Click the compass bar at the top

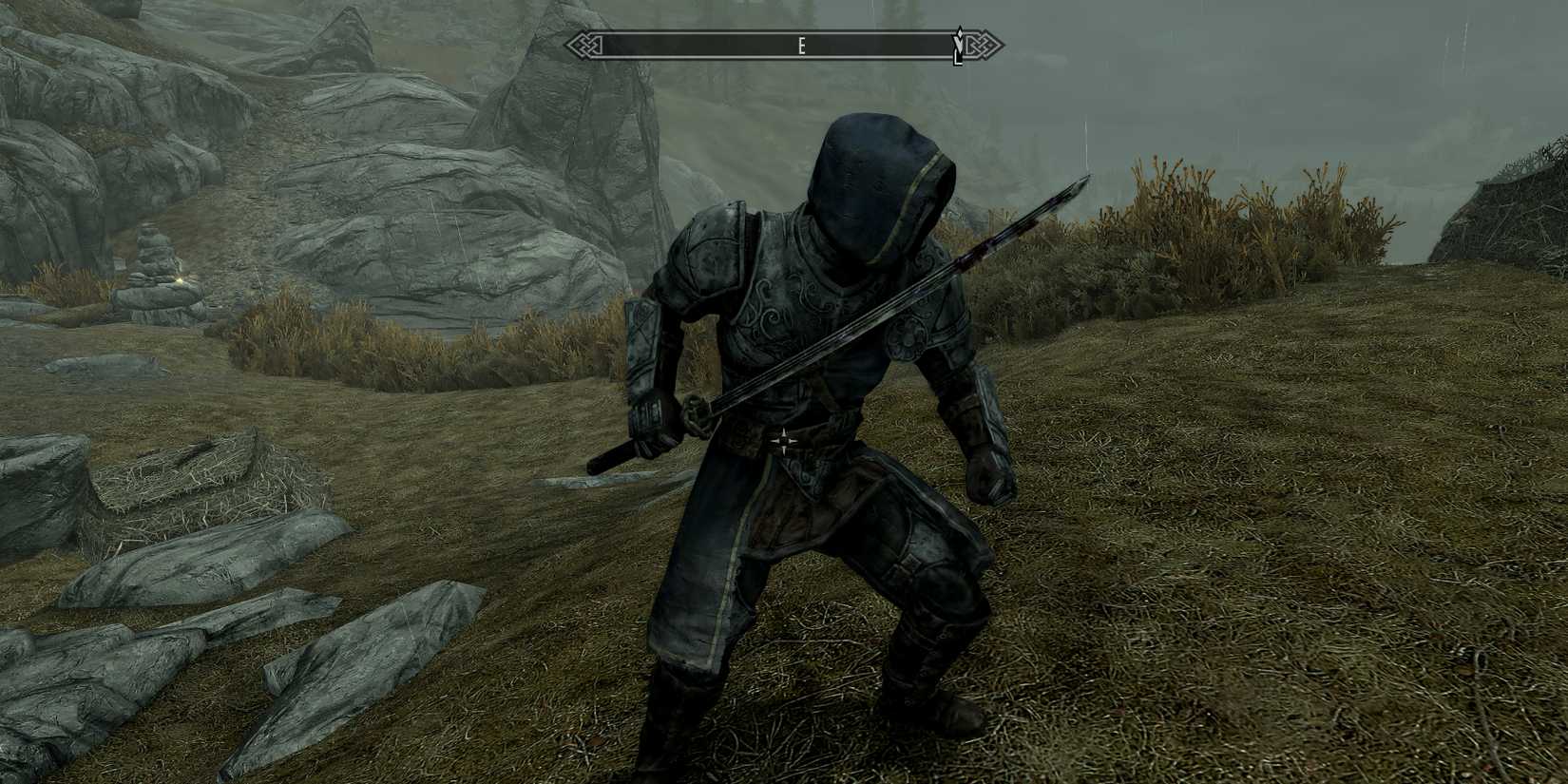coord(779,43)
